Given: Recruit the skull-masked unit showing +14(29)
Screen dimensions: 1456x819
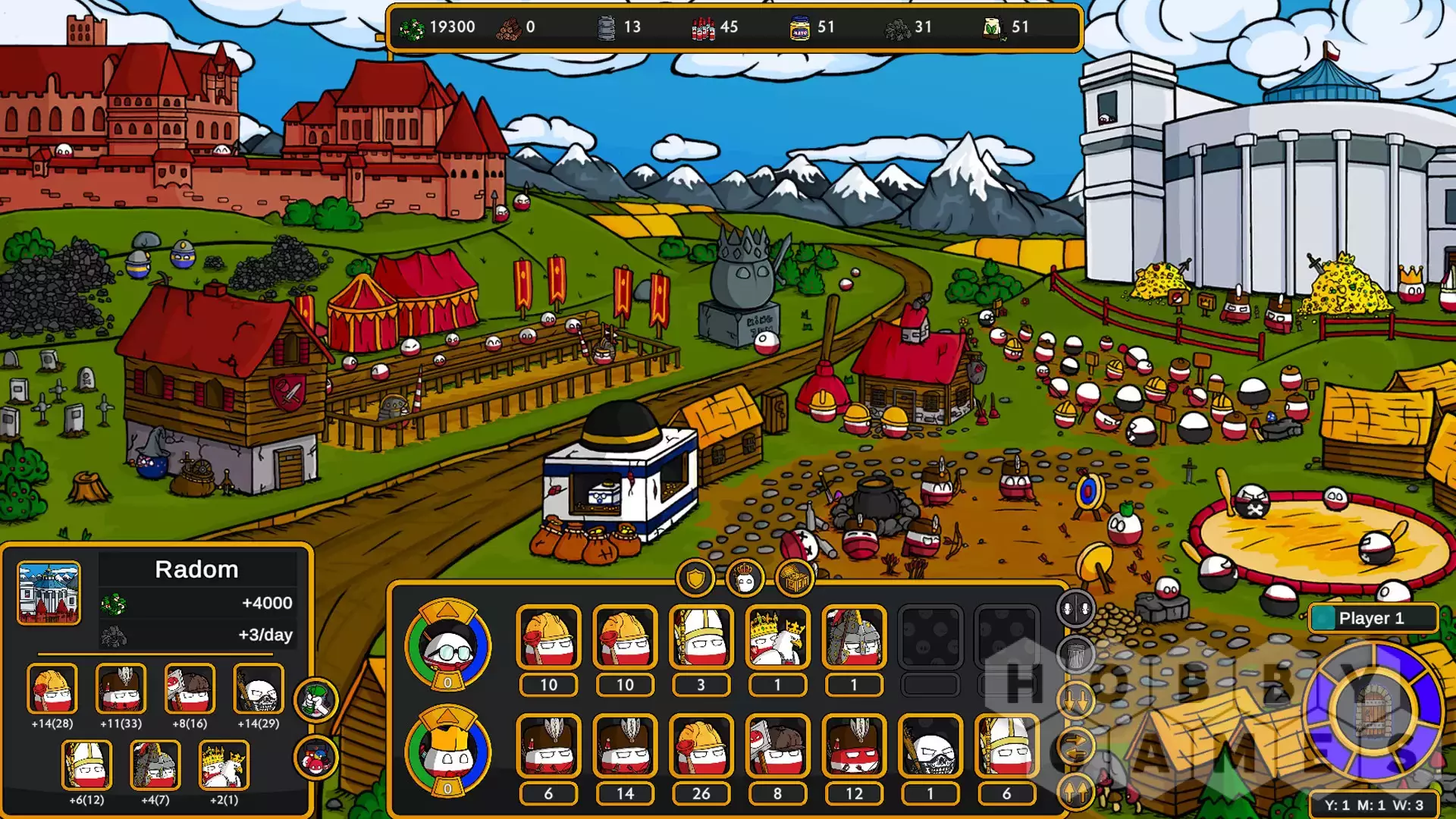Looking at the screenshot, I should point(258,689).
